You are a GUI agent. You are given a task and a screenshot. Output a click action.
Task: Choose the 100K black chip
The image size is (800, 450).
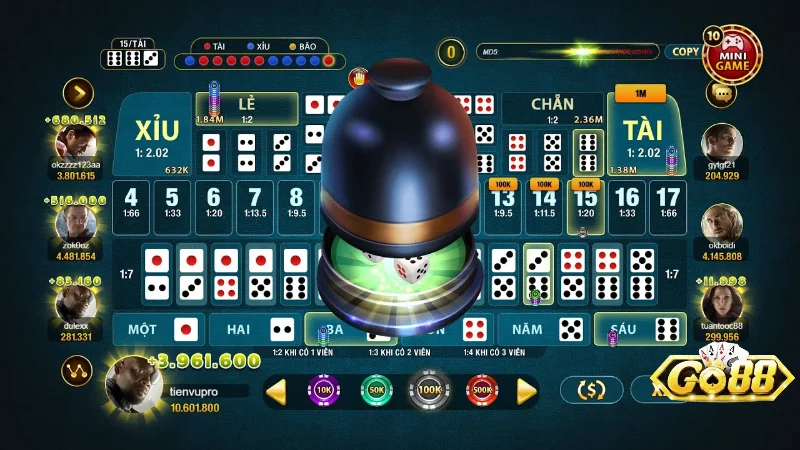pyautogui.click(x=430, y=389)
